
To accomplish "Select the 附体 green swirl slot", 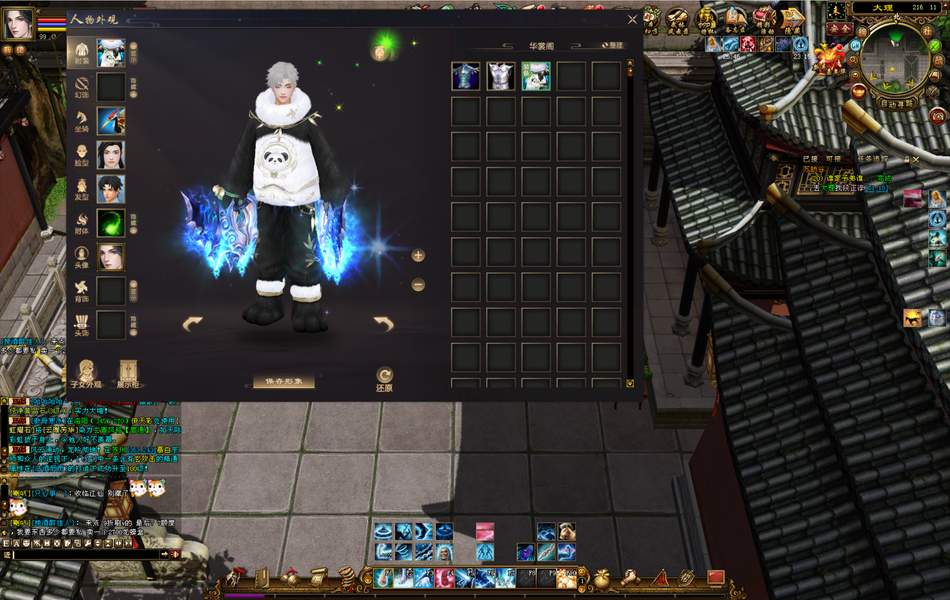I will coord(111,223).
